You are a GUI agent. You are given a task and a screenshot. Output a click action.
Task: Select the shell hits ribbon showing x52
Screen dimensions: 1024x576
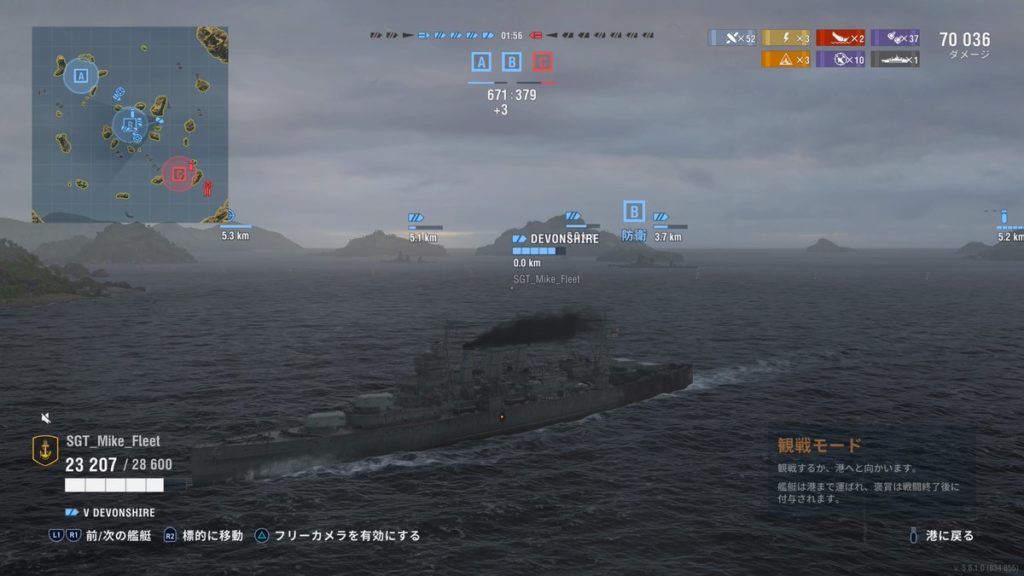733,38
